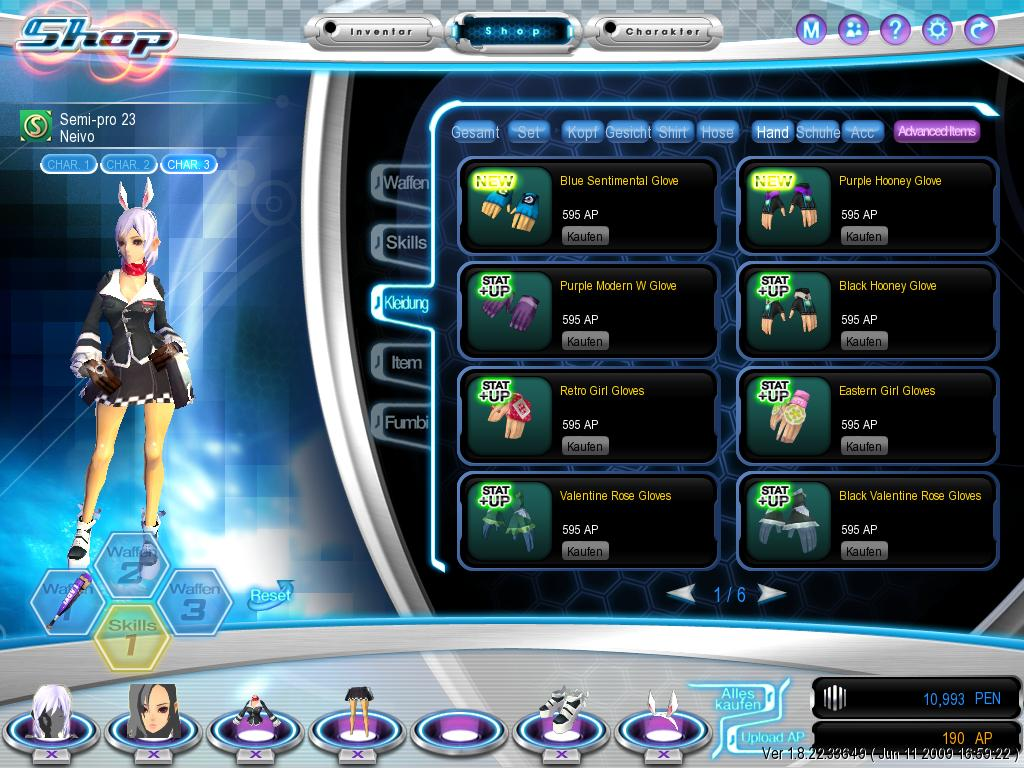This screenshot has width=1024, height=768.
Task: Click Kaufen for Purple Hooney Glove
Action: 863,237
